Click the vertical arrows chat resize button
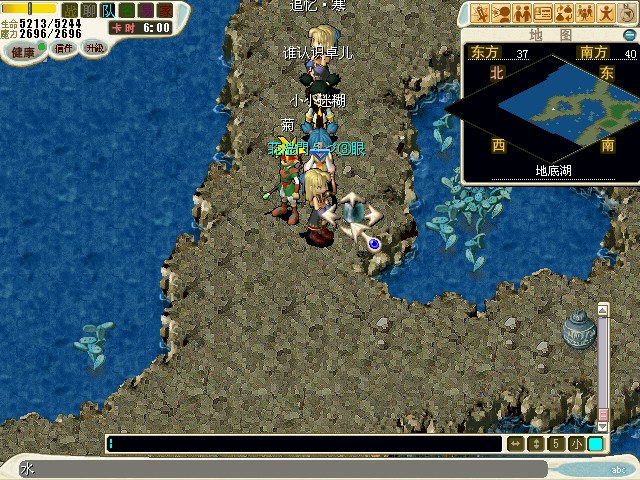This screenshot has height=480, width=640. 537,443
